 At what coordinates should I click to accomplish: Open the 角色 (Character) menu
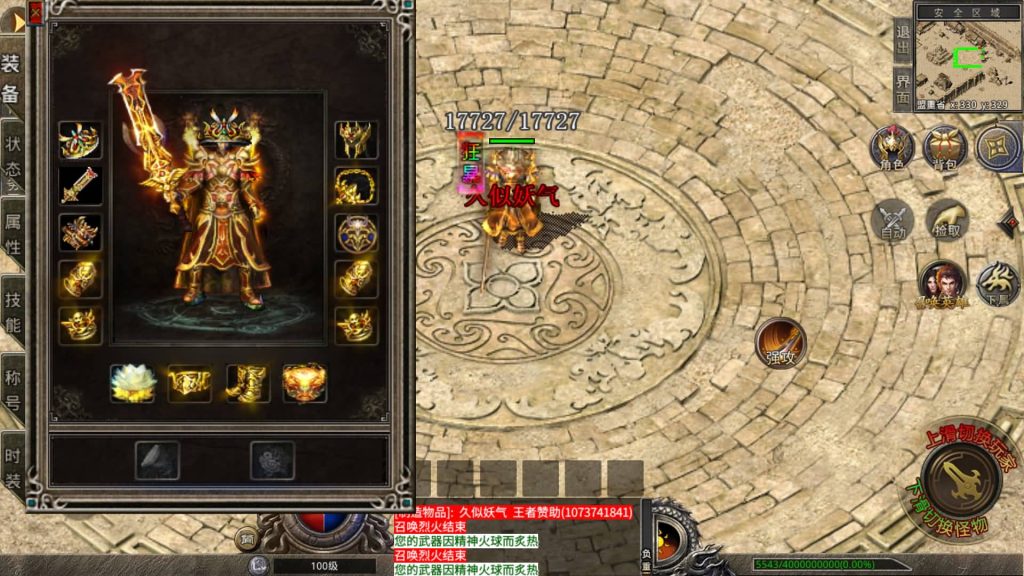coord(892,148)
